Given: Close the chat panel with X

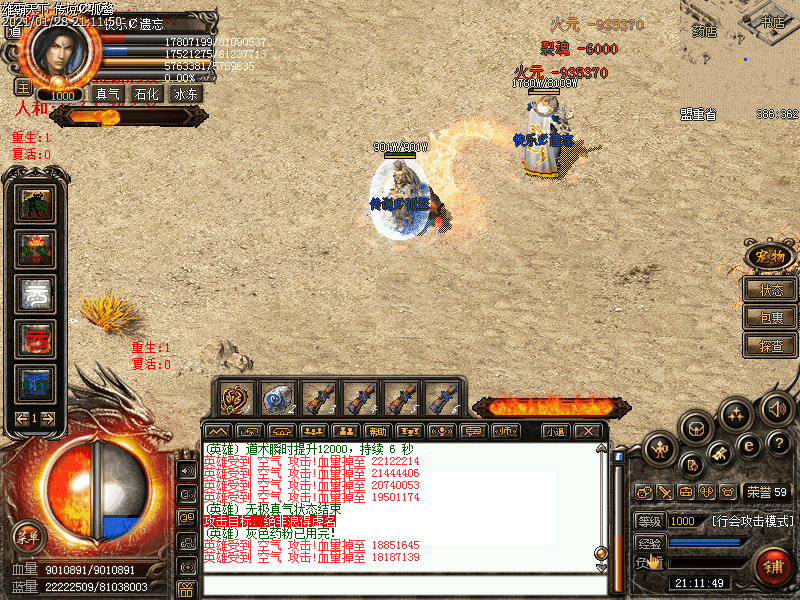Looking at the screenshot, I should pyautogui.click(x=590, y=431).
